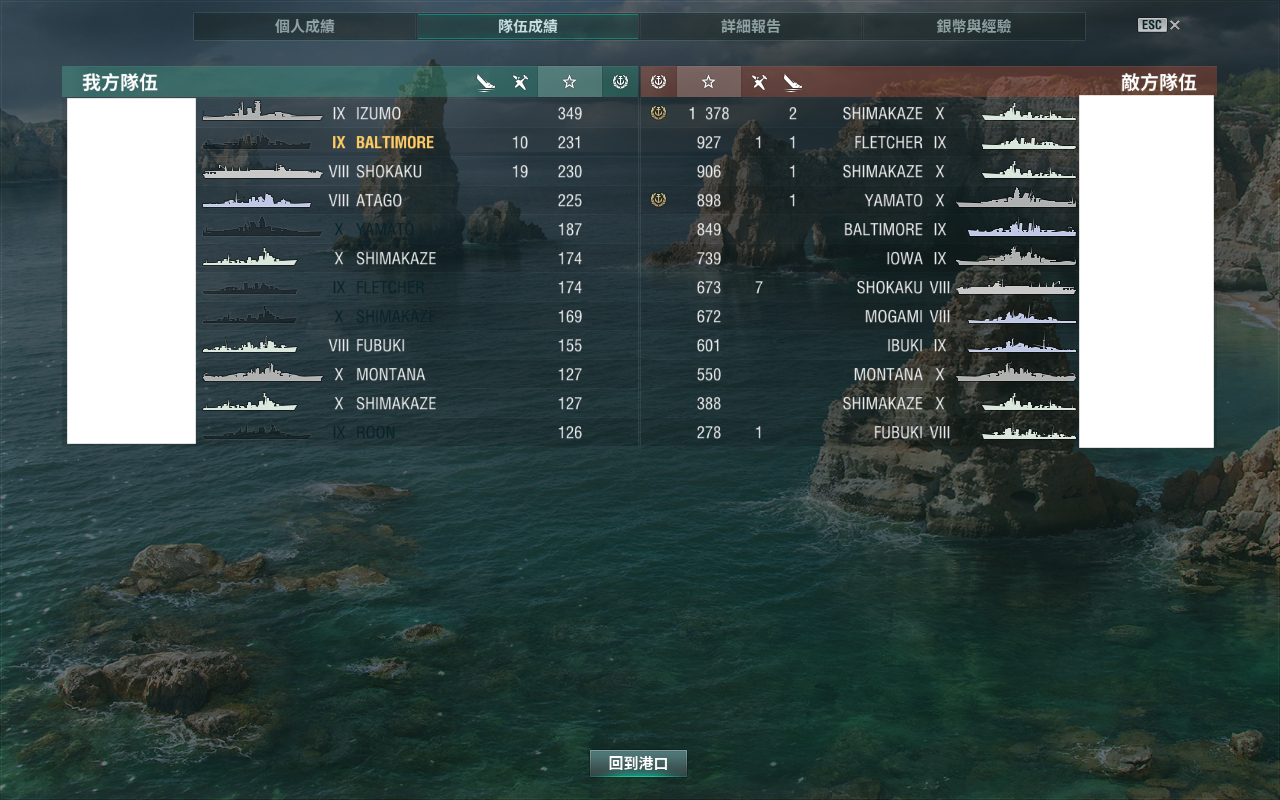Select the 隊伍成績 tab
Image resolution: width=1280 pixels, height=800 pixels.
(x=527, y=26)
